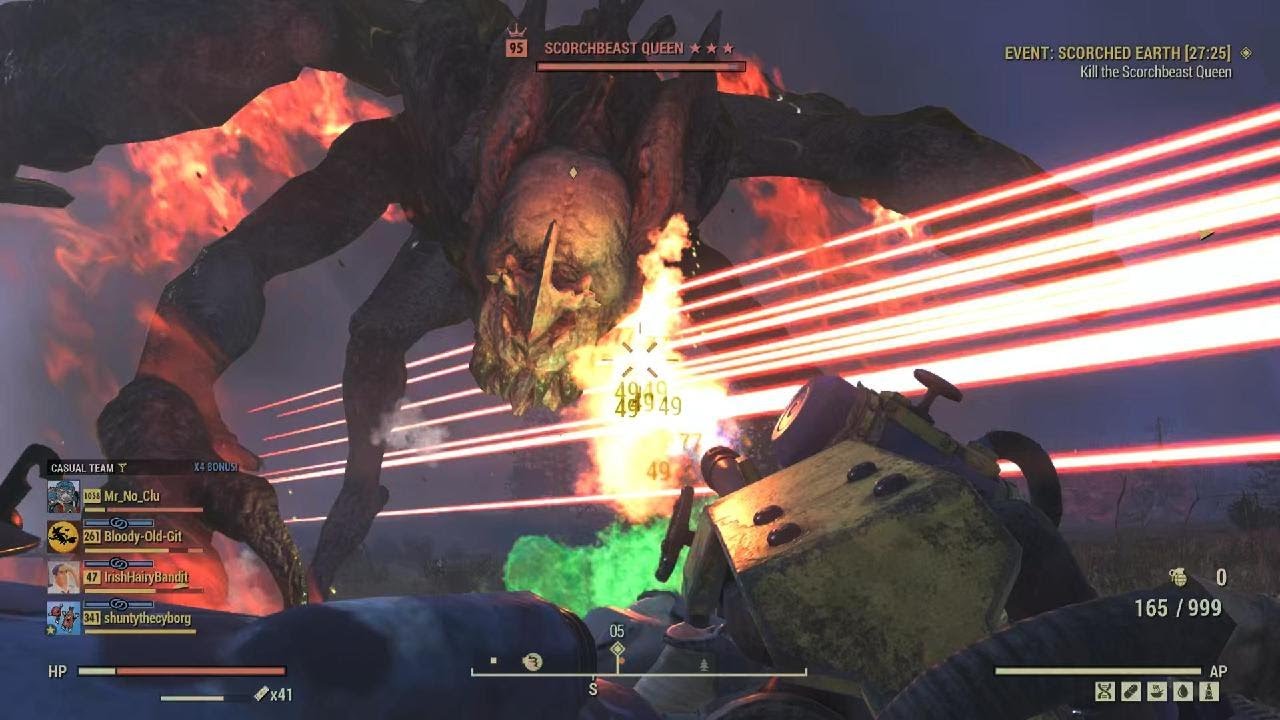Check the food bowl status icon
Screen dimensions: 1280x720
click(1158, 691)
